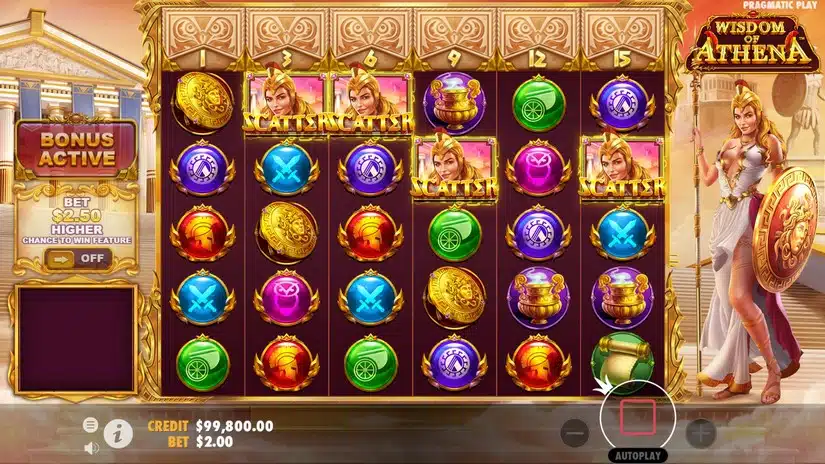This screenshot has height=464, width=825.
Task: Stop the spin with the red square button
Action: [x=638, y=416]
